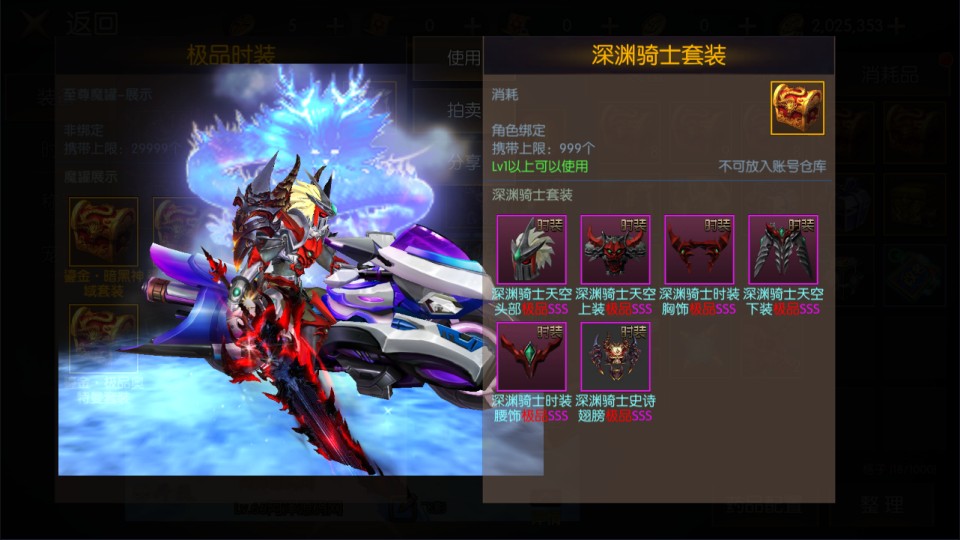
Task: Select the Abyss Knight helmet fashion icon
Action: coord(531,250)
